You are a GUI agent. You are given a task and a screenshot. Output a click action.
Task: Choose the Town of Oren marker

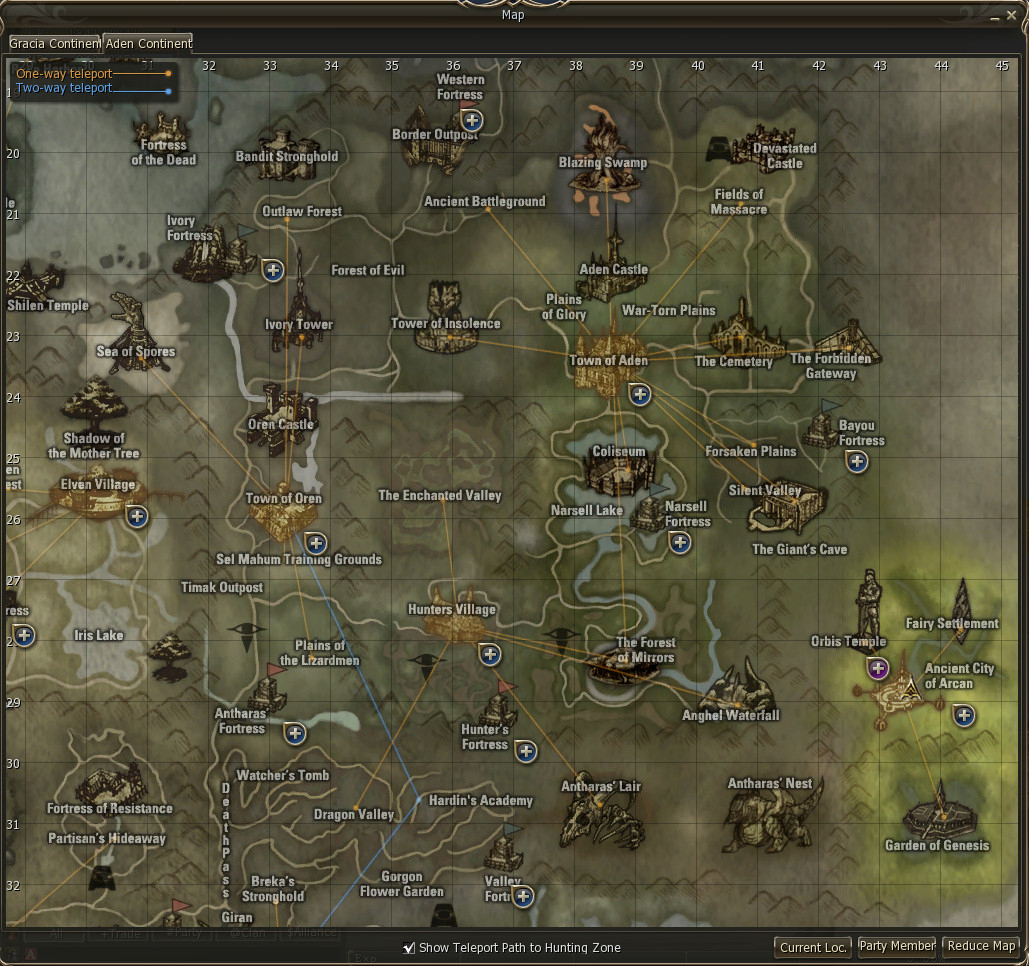[x=283, y=516]
